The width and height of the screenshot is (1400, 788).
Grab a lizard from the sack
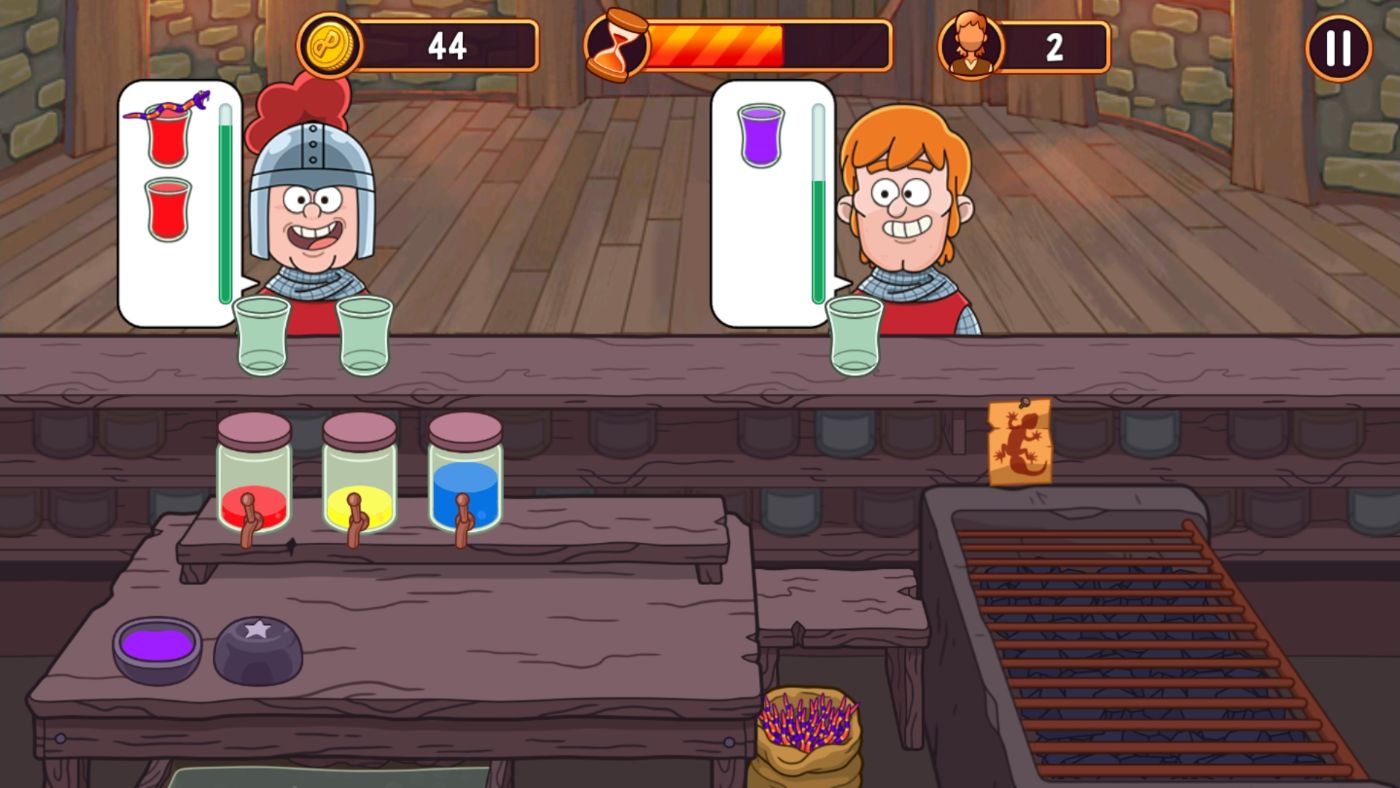[x=800, y=720]
